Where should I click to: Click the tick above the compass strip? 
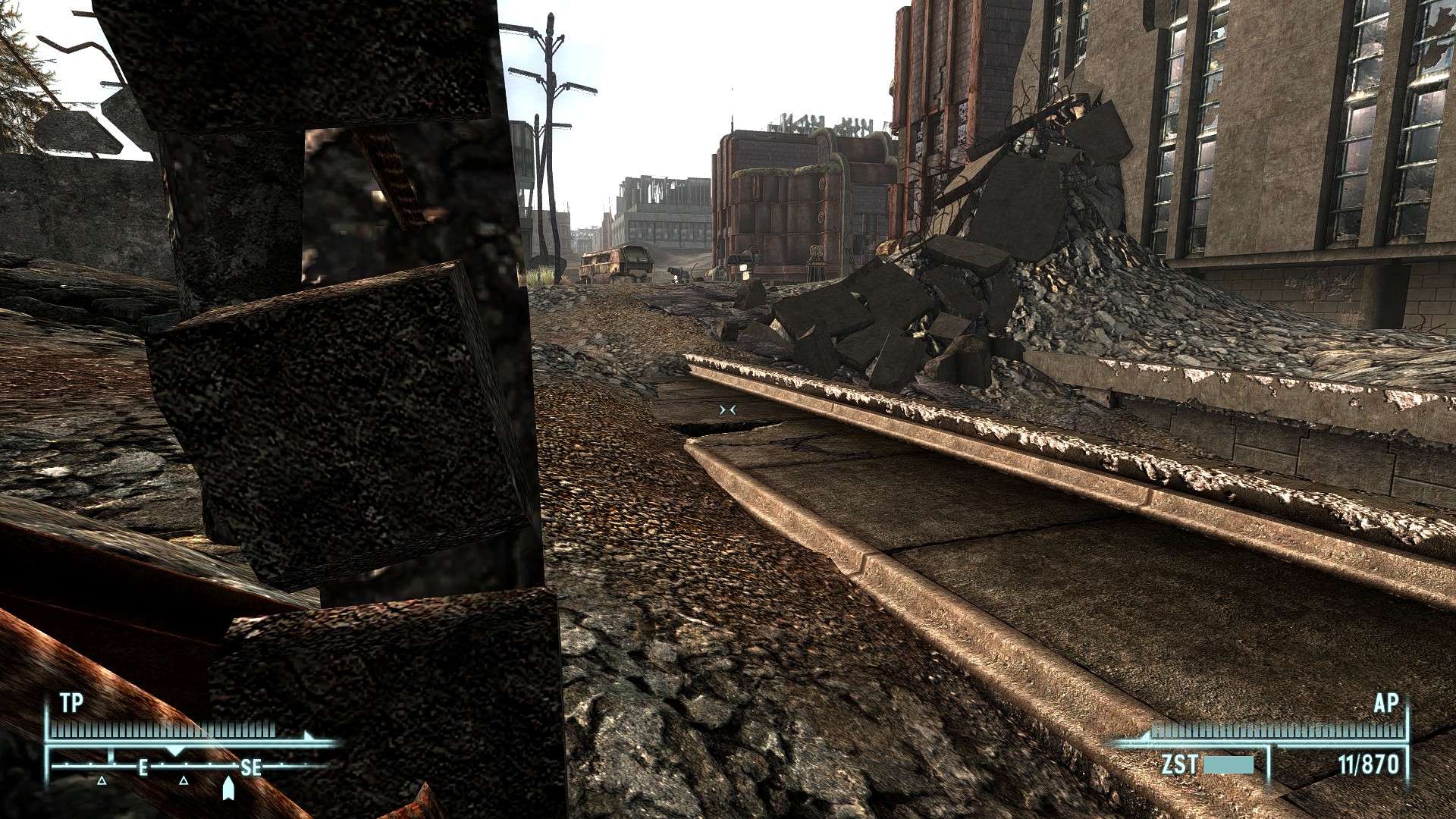point(111,753)
